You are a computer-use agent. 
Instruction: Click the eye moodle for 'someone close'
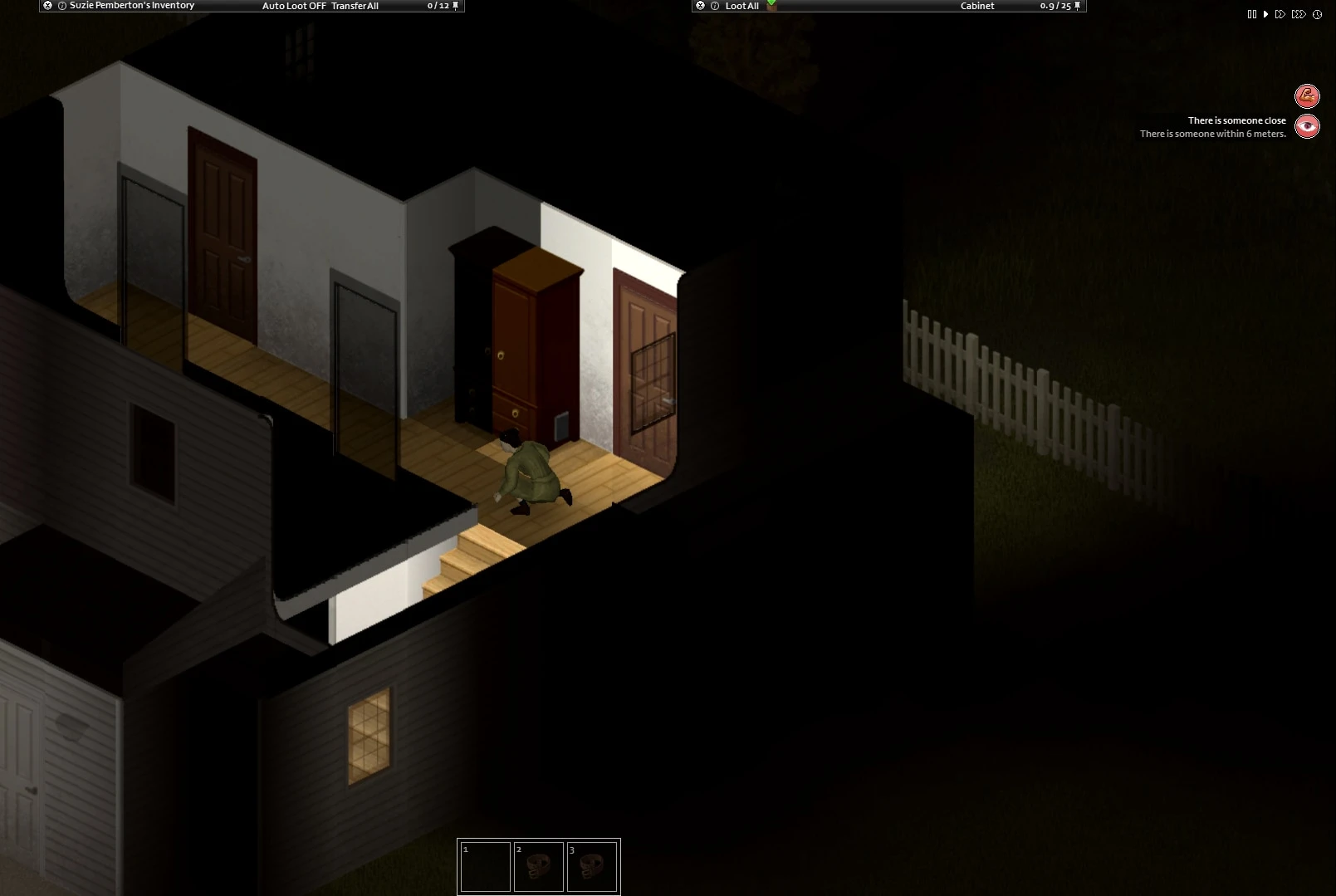point(1307,126)
